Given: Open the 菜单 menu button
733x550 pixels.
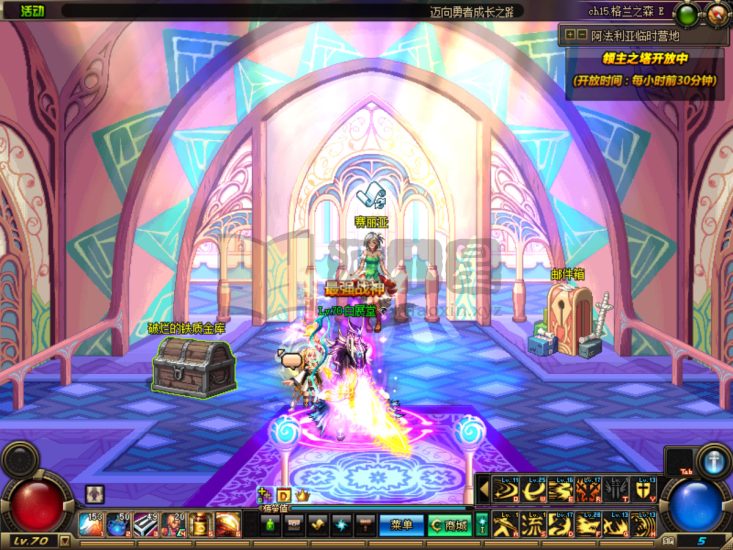Looking at the screenshot, I should [x=401, y=524].
